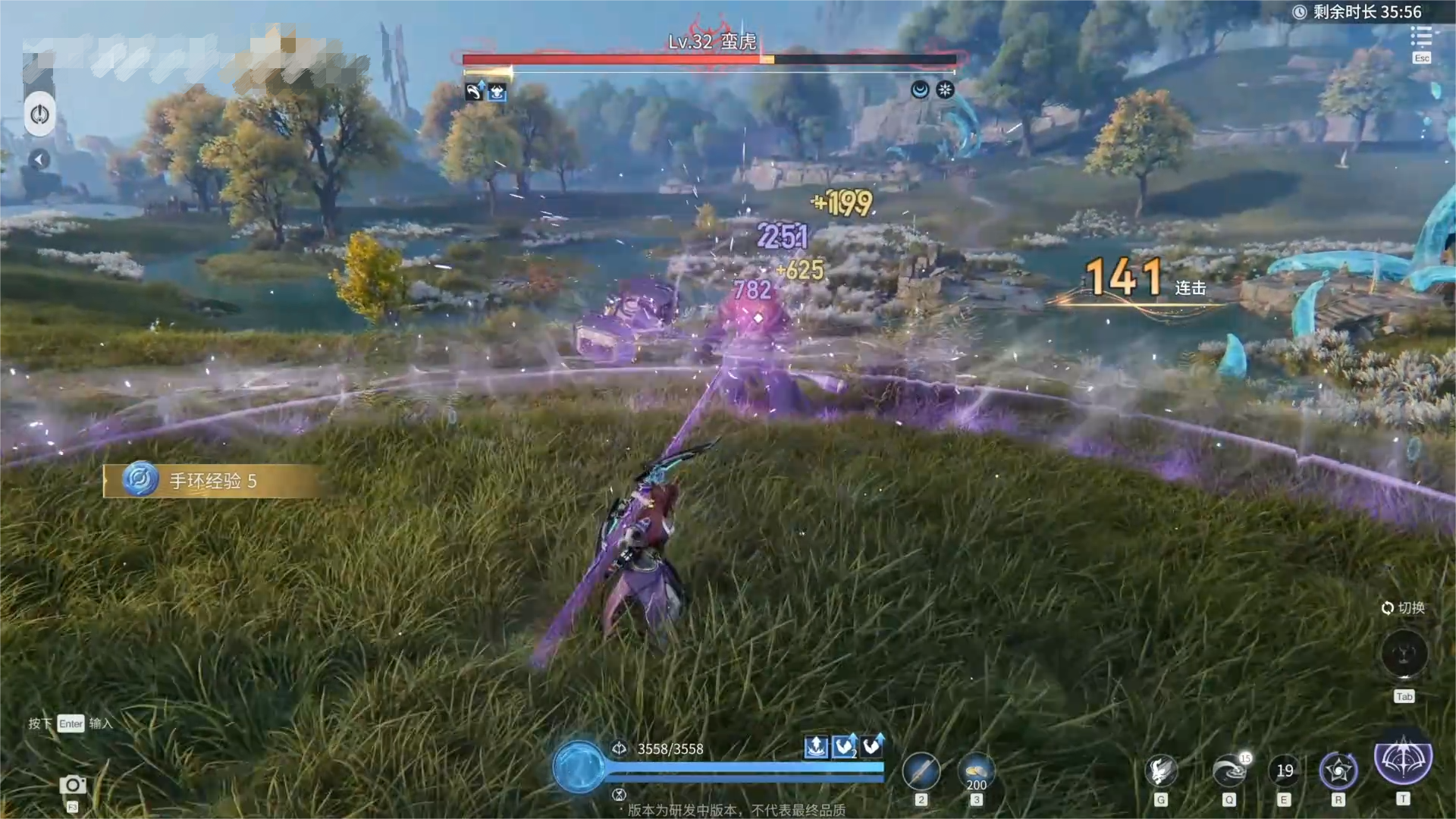Inspect the snowflake boss status icon

point(945,90)
